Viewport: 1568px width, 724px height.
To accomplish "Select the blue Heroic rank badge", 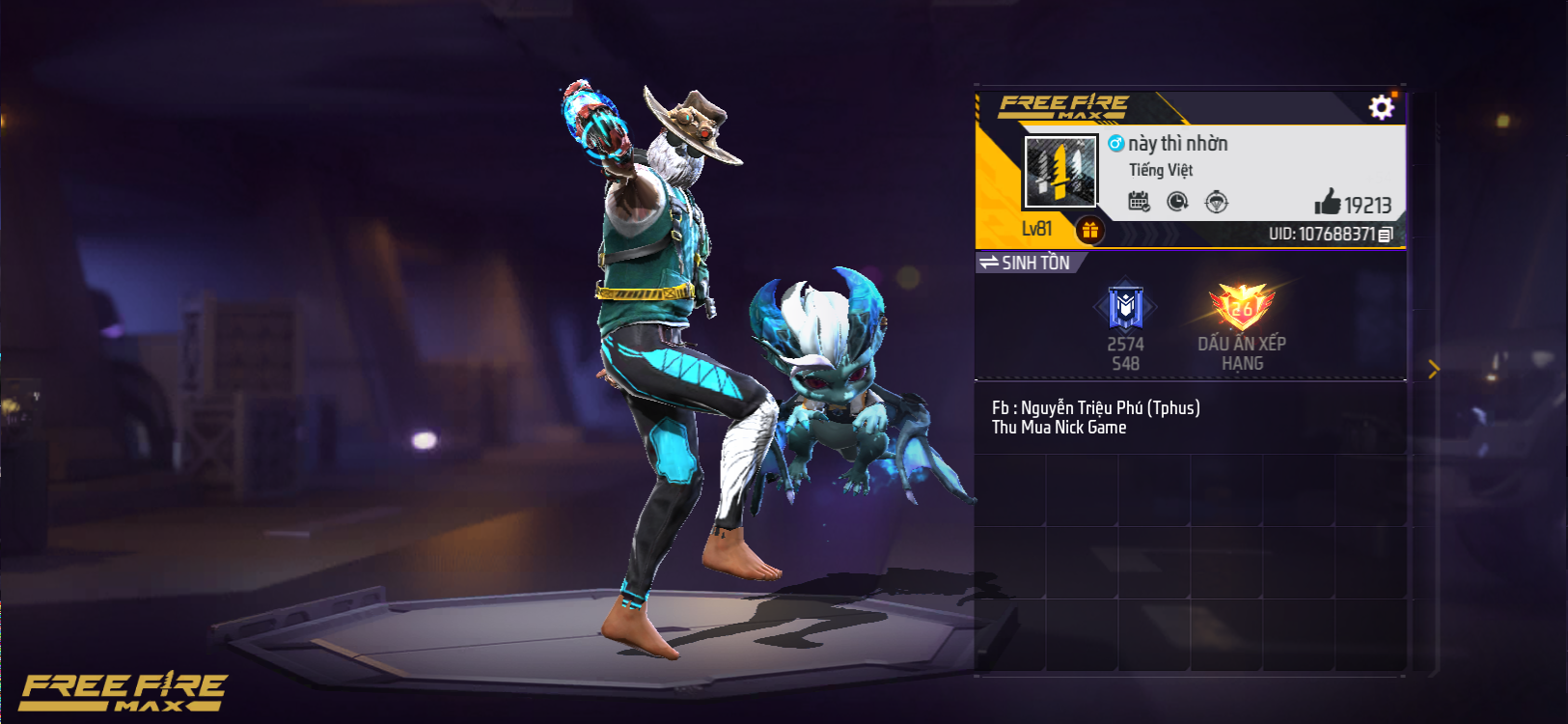I will tap(1125, 305).
